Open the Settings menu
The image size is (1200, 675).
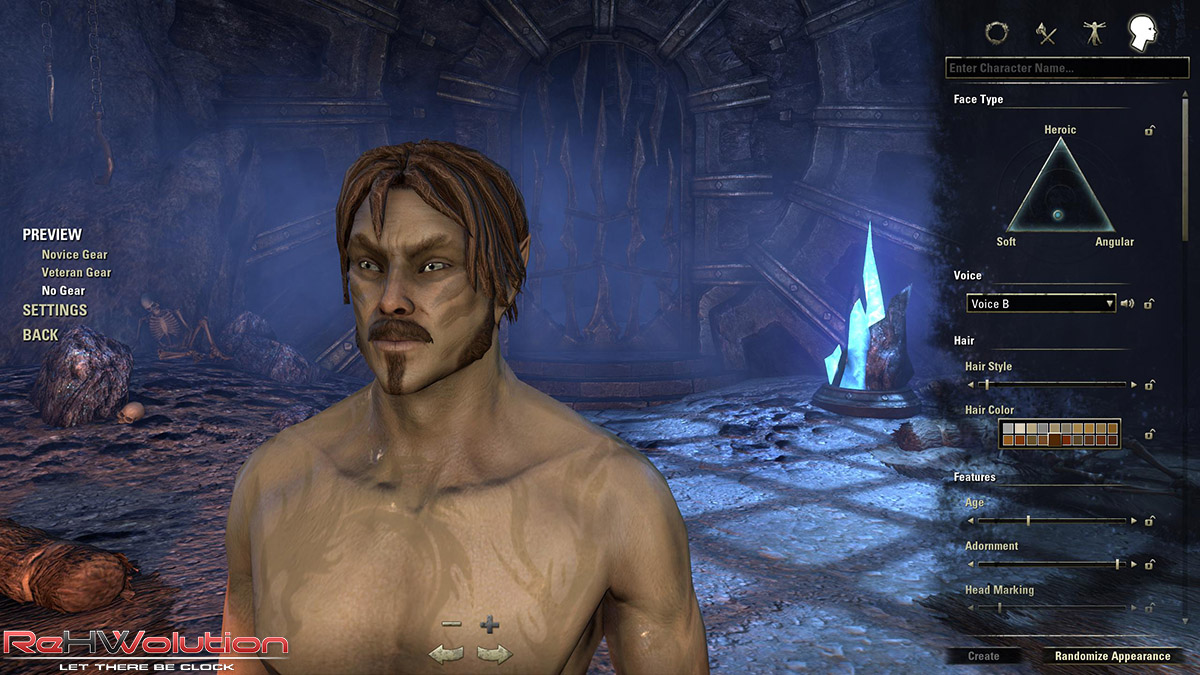[x=55, y=310]
